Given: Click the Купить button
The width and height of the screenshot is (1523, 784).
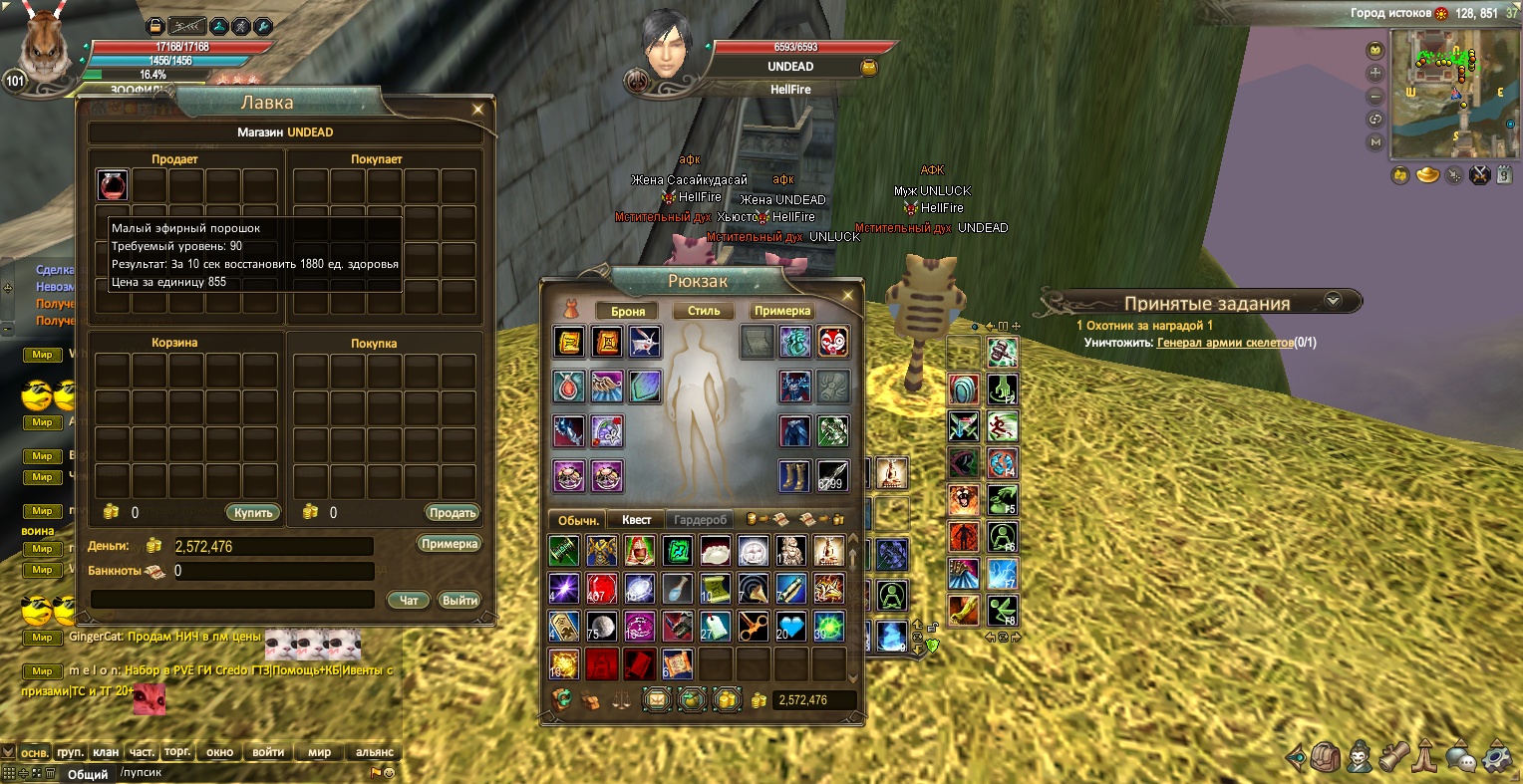Looking at the screenshot, I should [x=253, y=512].
